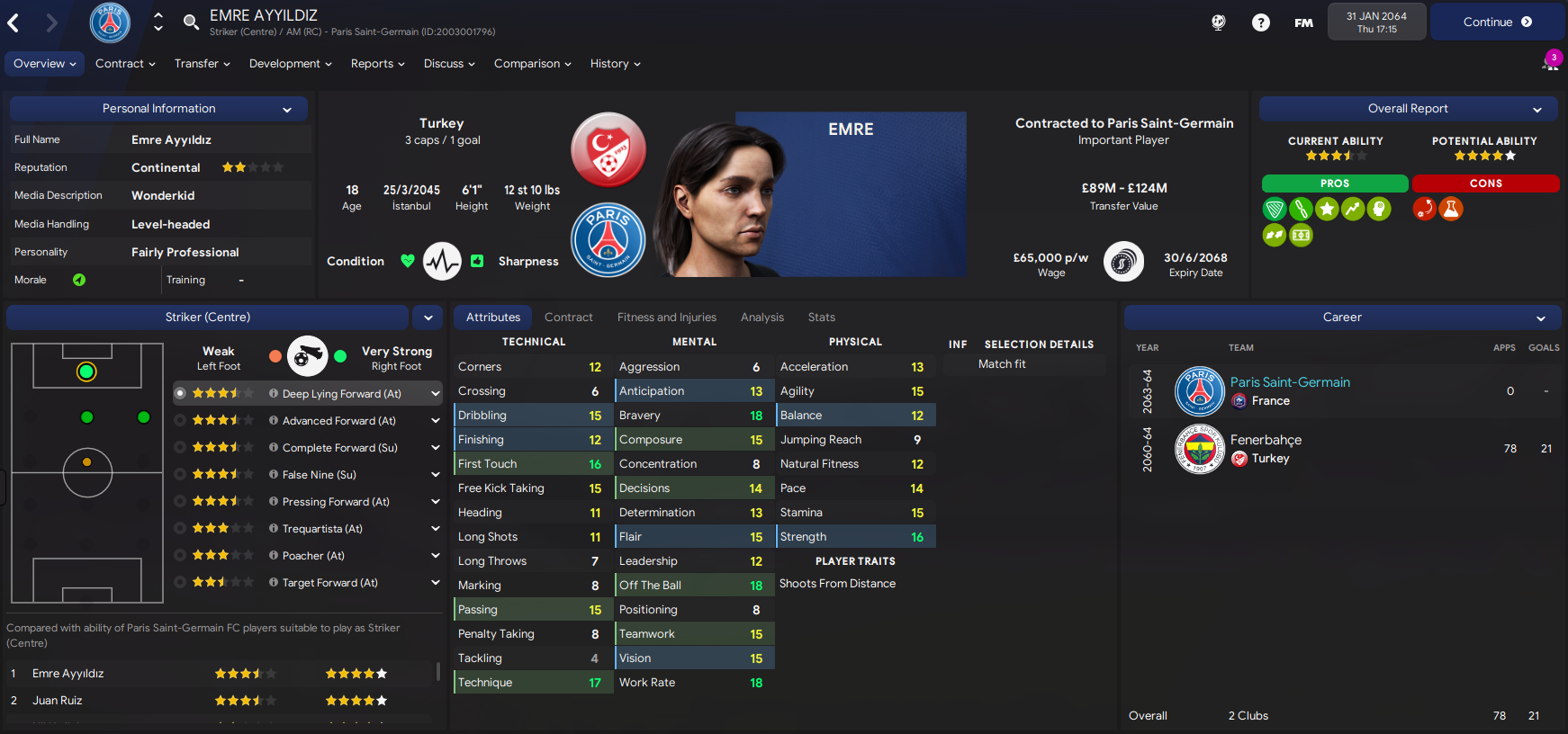This screenshot has width=1568, height=734.
Task: Switch to the Analysis tab
Action: (761, 318)
